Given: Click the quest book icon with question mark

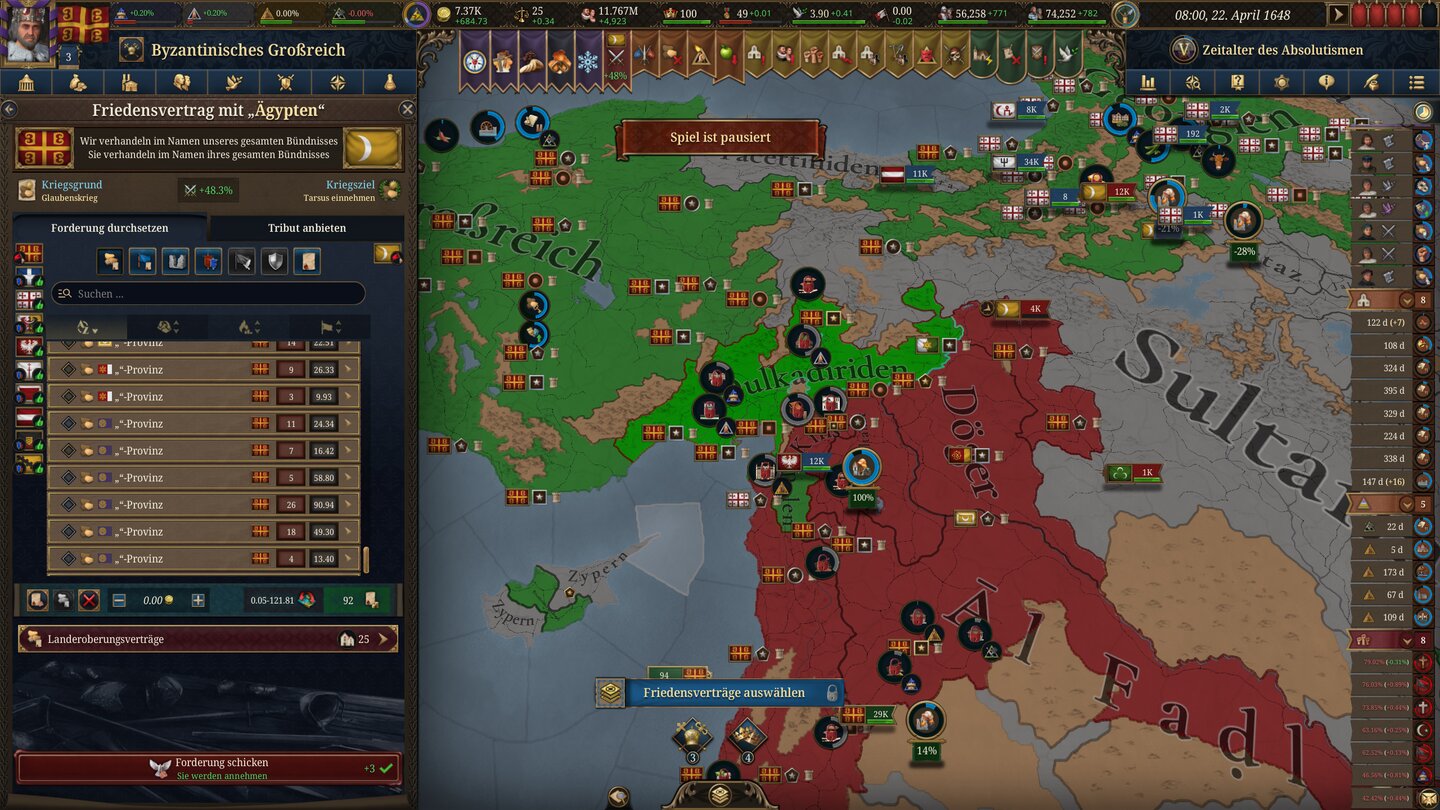Looking at the screenshot, I should pos(1238,82).
